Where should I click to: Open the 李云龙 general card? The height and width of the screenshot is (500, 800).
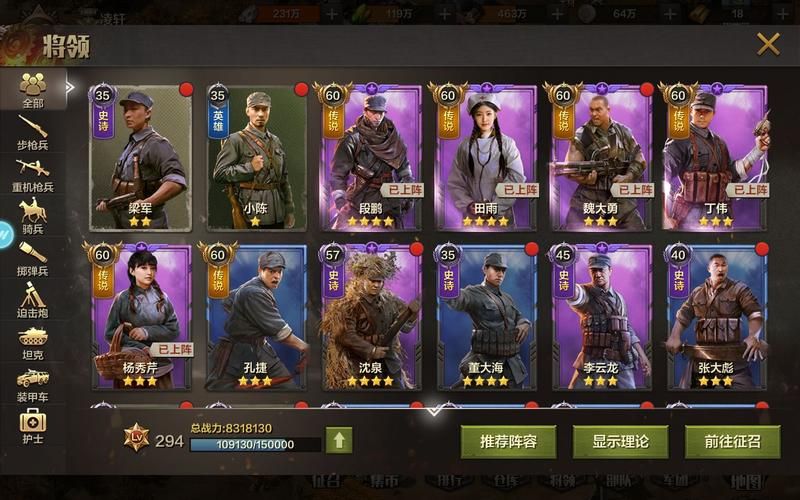[601, 316]
